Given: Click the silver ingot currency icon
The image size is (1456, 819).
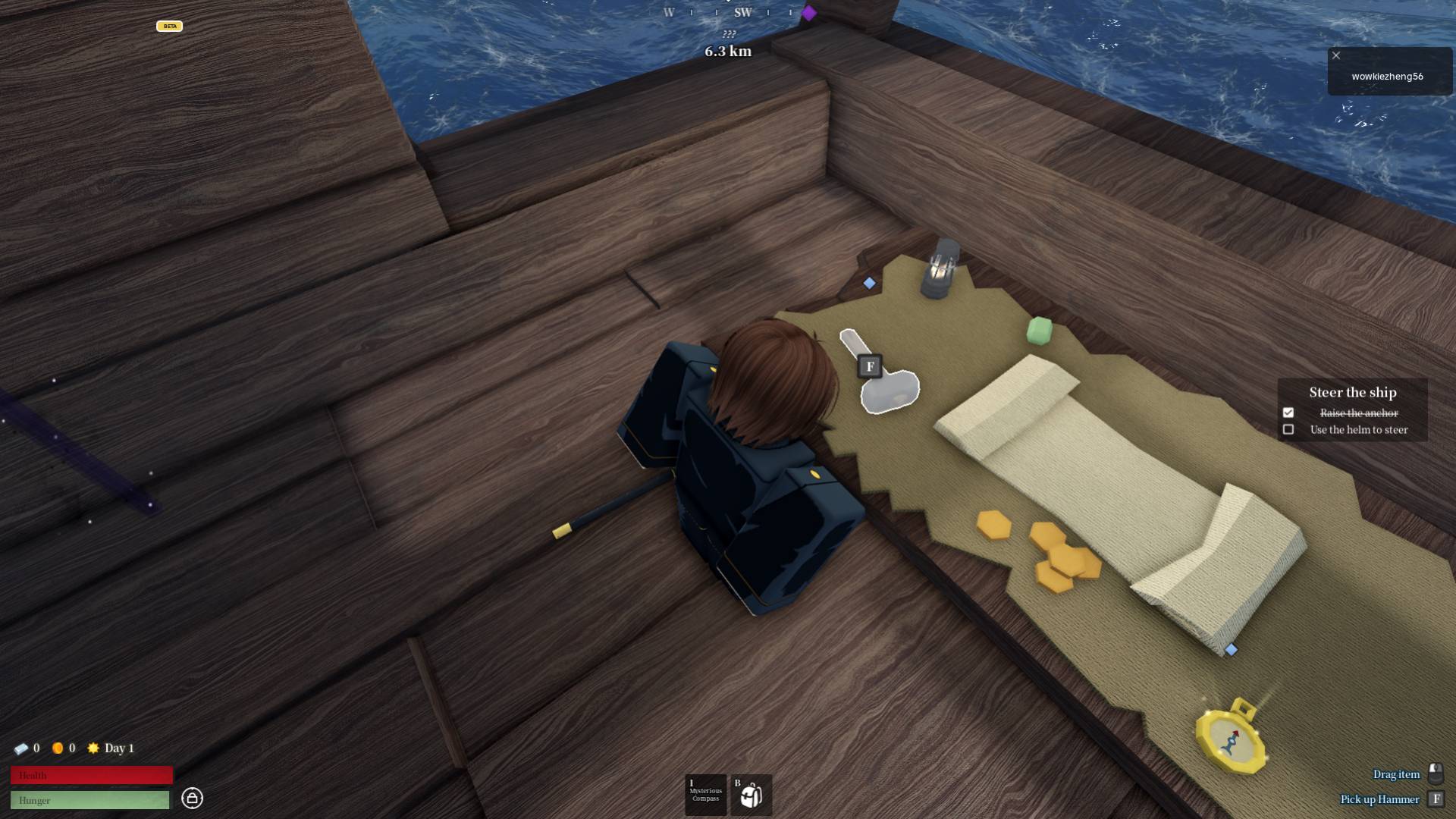Looking at the screenshot, I should coord(22,748).
